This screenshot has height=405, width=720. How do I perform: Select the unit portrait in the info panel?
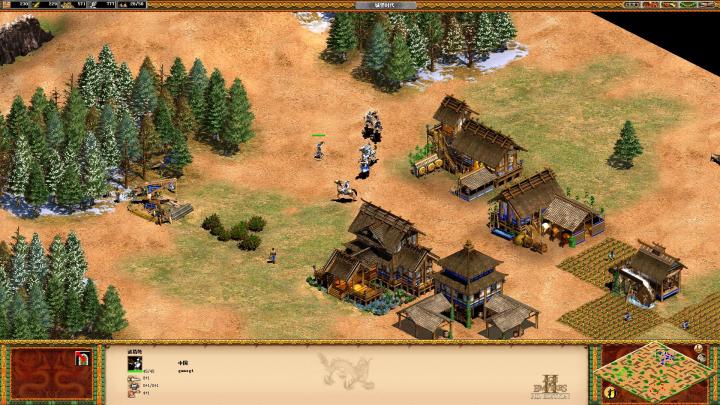134,364
